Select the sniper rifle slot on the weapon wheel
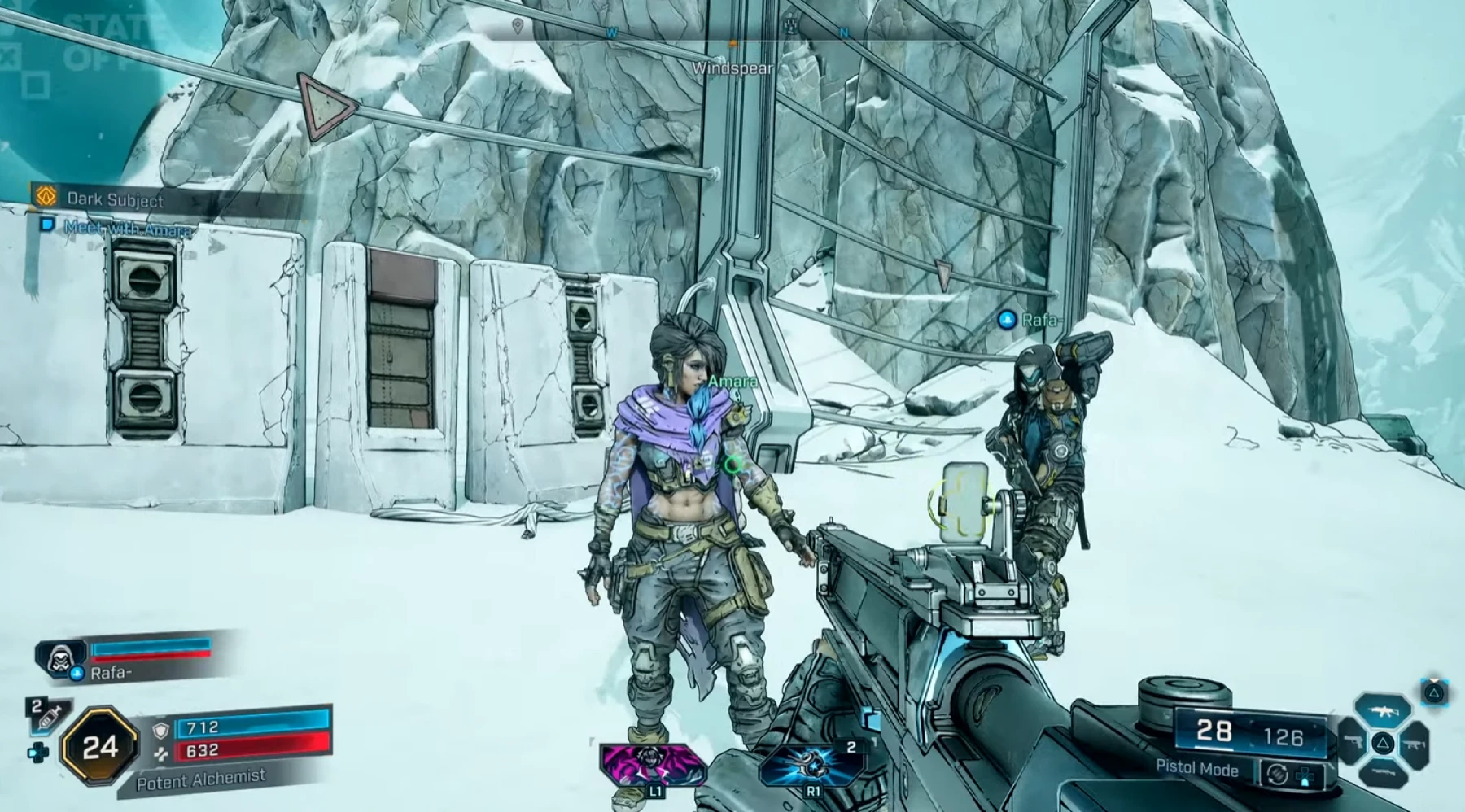The height and width of the screenshot is (812, 1465). coord(1384,773)
